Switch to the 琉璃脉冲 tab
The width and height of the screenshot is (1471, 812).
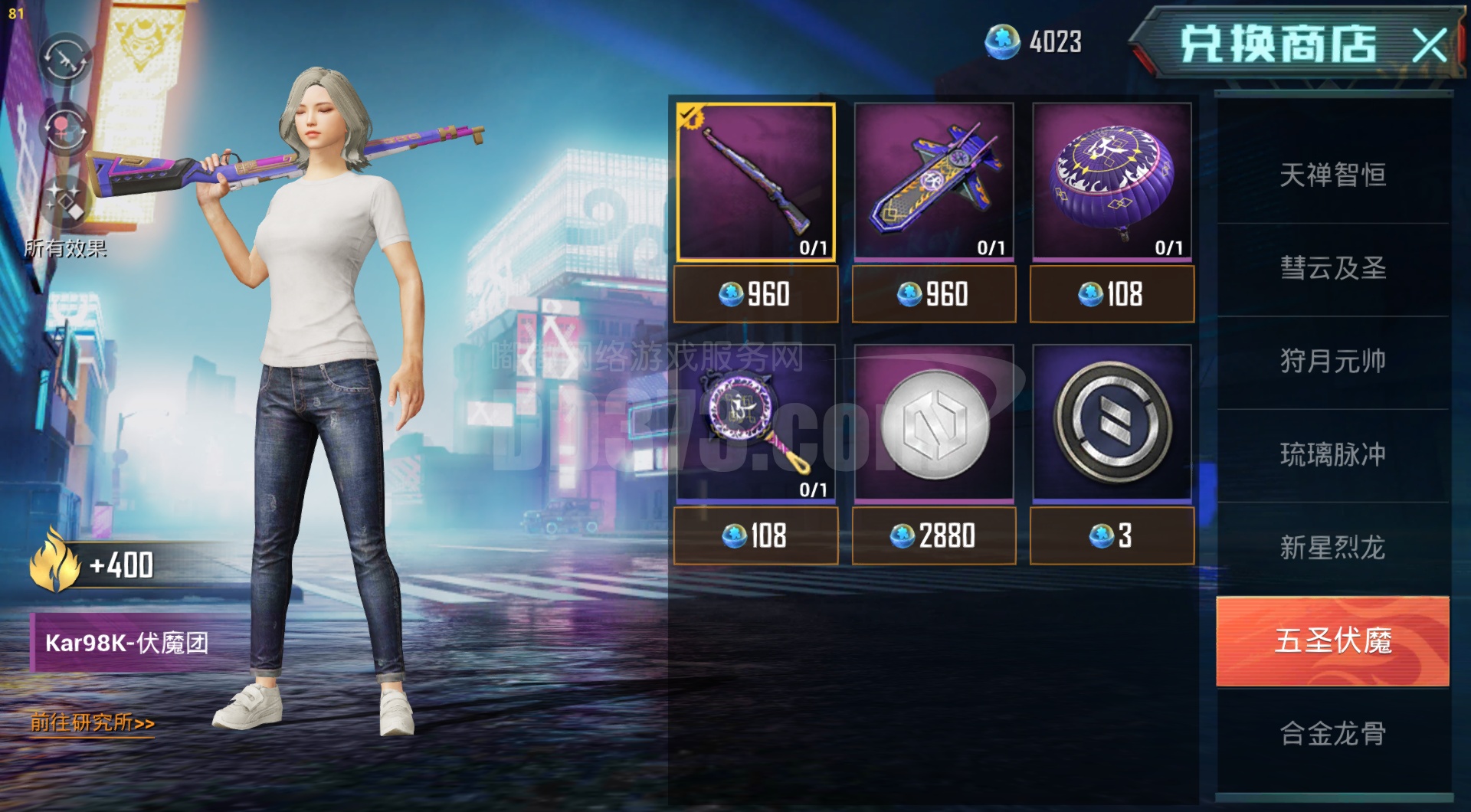(x=1332, y=454)
